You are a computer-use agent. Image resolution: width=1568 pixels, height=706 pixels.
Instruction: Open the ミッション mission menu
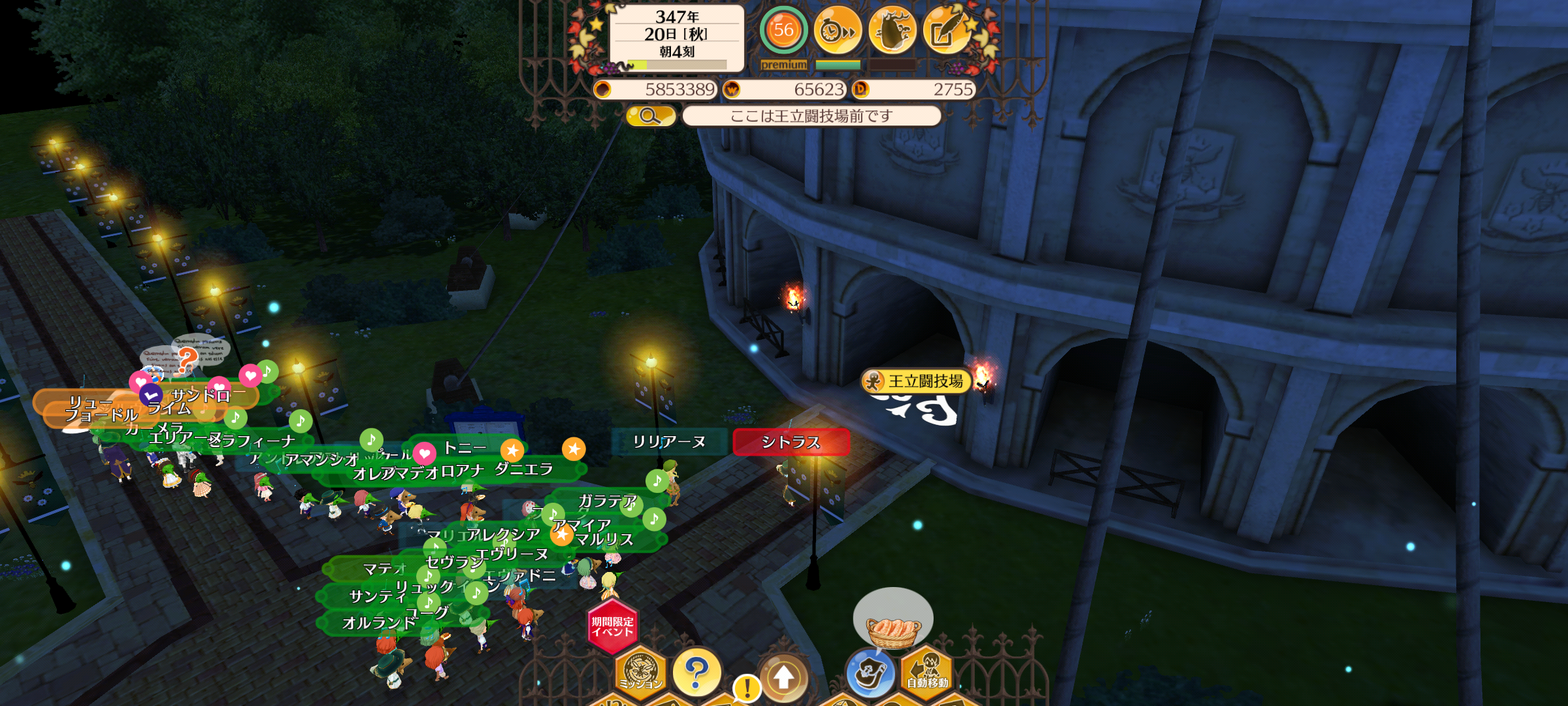pyautogui.click(x=640, y=673)
